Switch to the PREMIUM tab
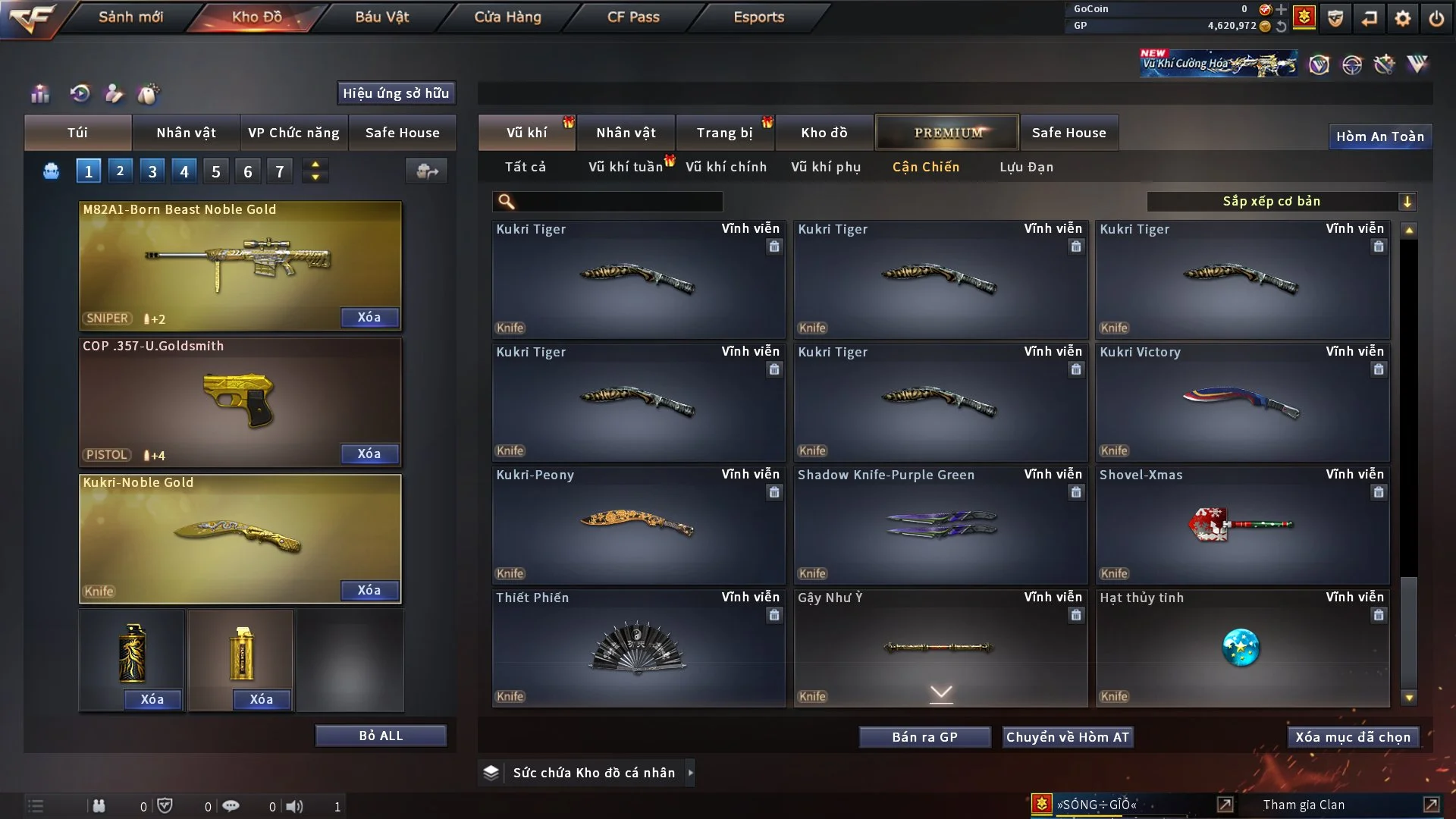This screenshot has height=819, width=1456. coord(947,133)
